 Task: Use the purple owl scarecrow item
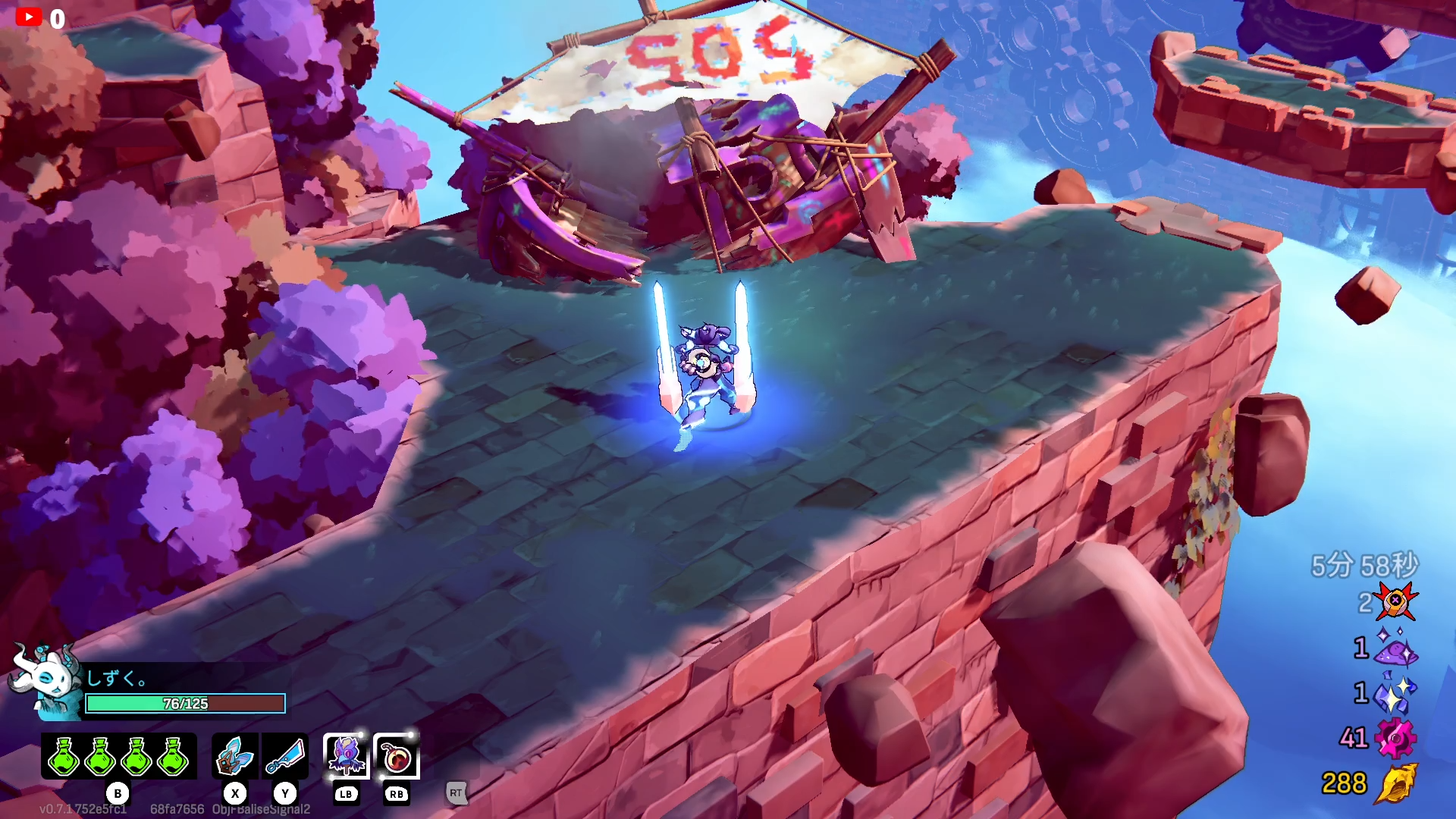coord(347,756)
